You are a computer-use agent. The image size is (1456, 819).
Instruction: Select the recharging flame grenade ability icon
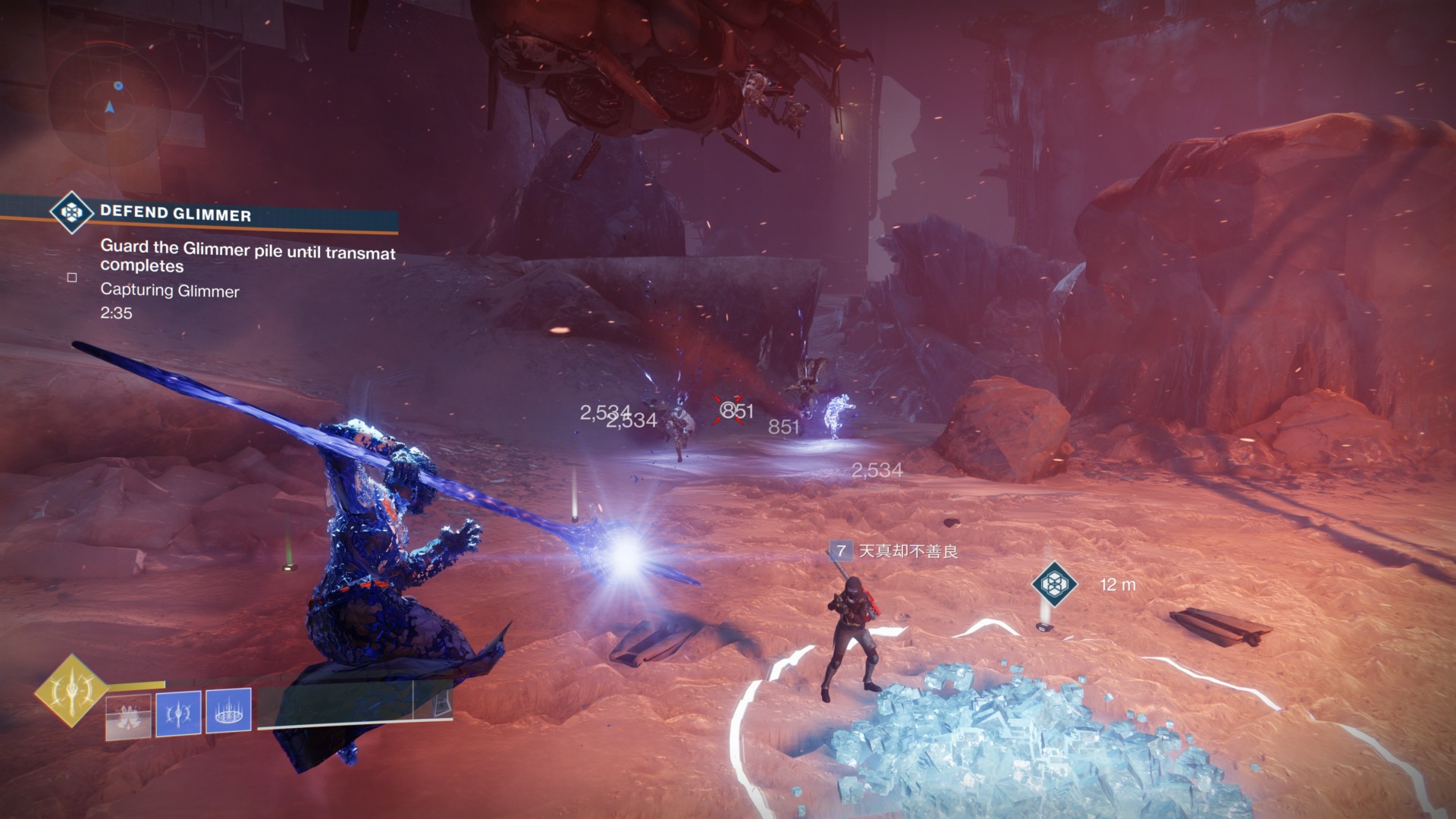[x=128, y=715]
